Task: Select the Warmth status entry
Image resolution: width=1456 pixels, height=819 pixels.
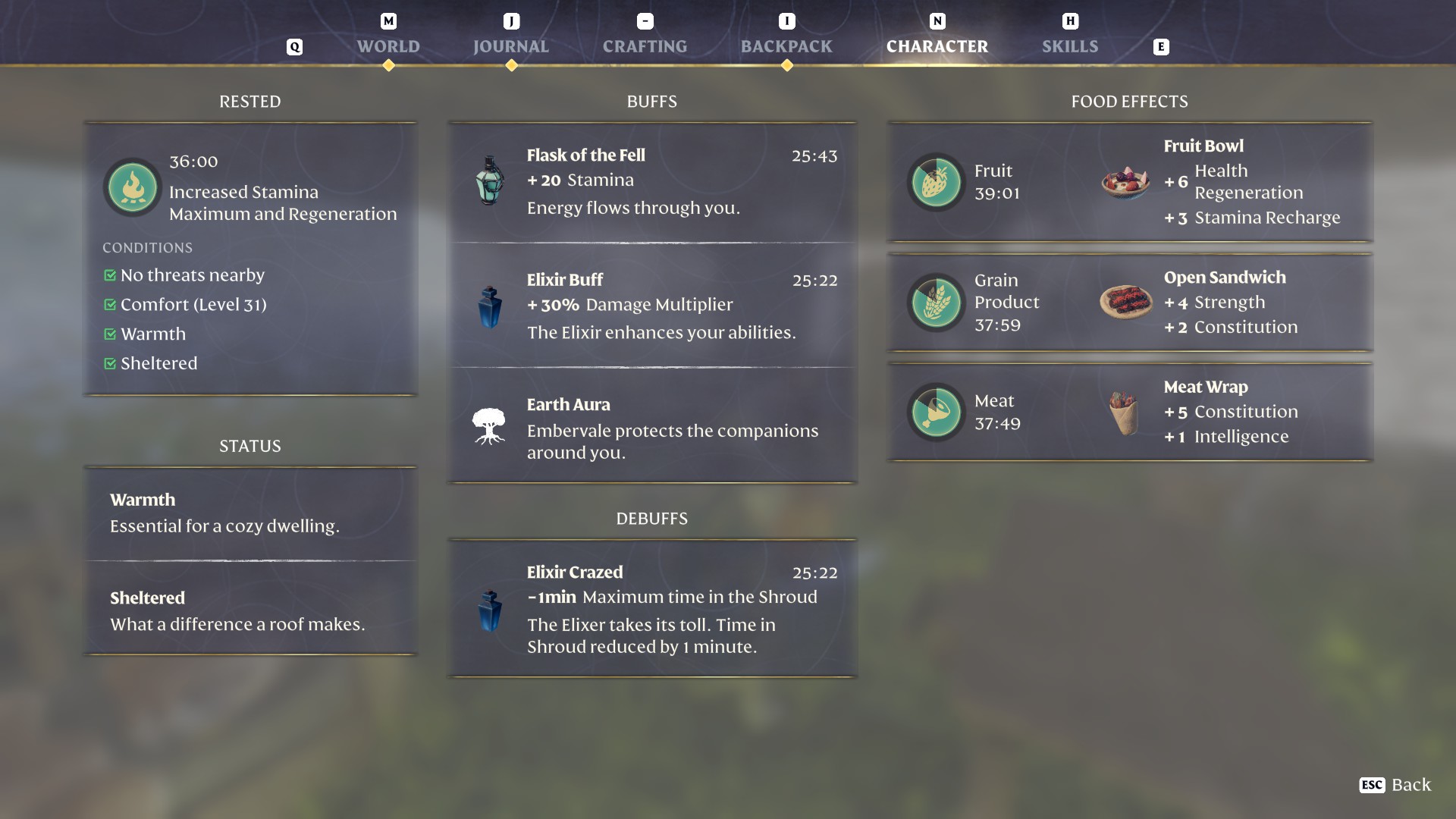Action: click(250, 513)
